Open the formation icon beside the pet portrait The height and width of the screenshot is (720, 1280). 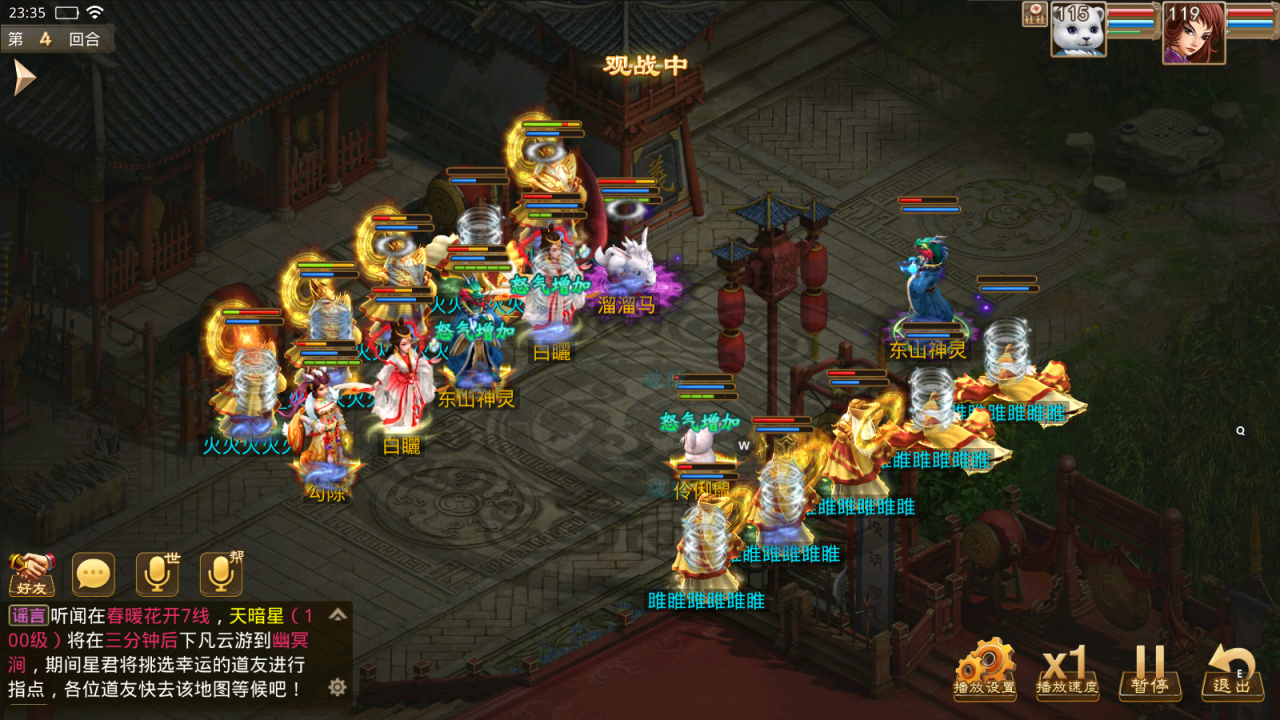pos(1034,14)
